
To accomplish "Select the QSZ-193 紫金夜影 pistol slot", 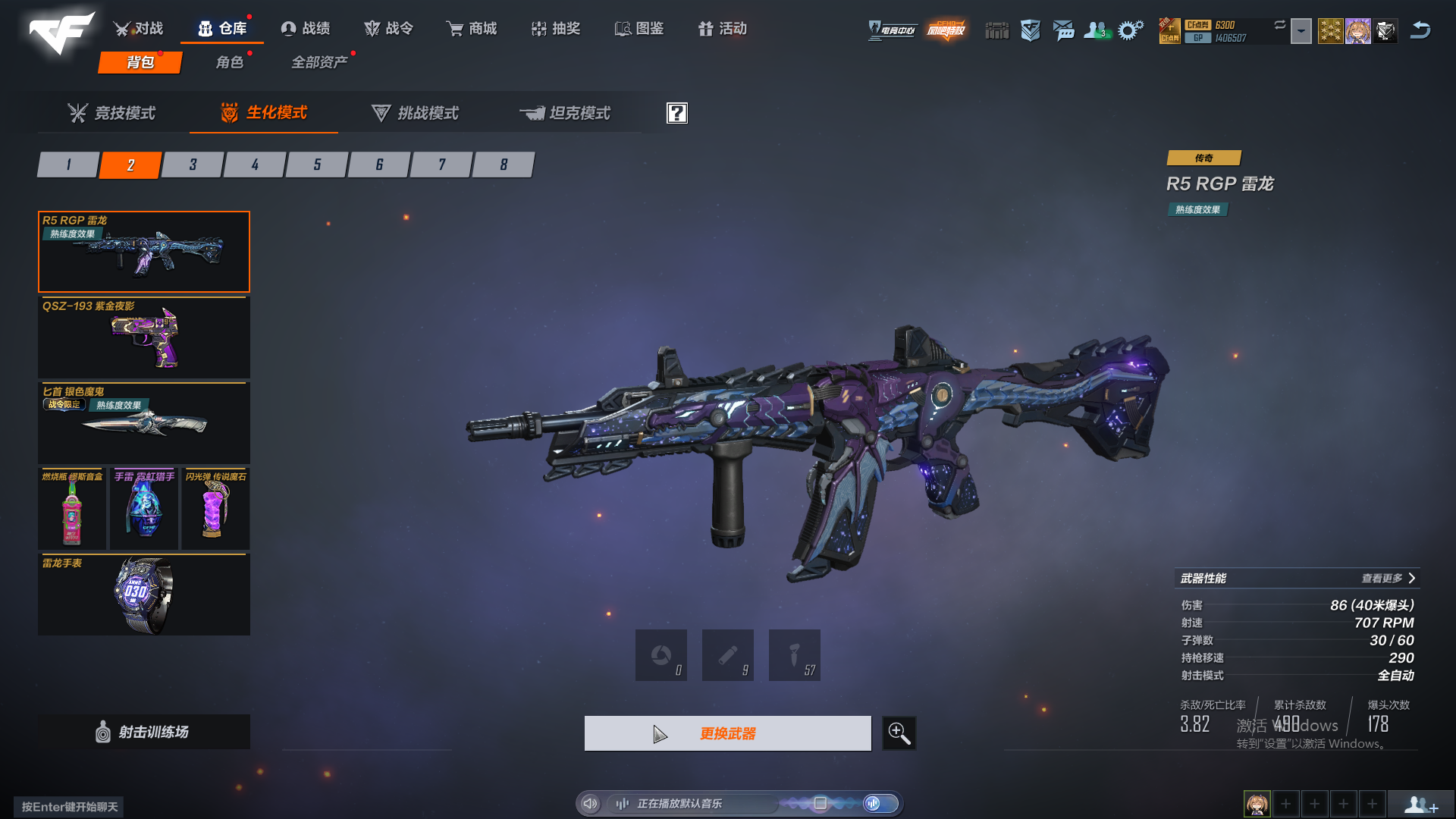I will [x=144, y=337].
